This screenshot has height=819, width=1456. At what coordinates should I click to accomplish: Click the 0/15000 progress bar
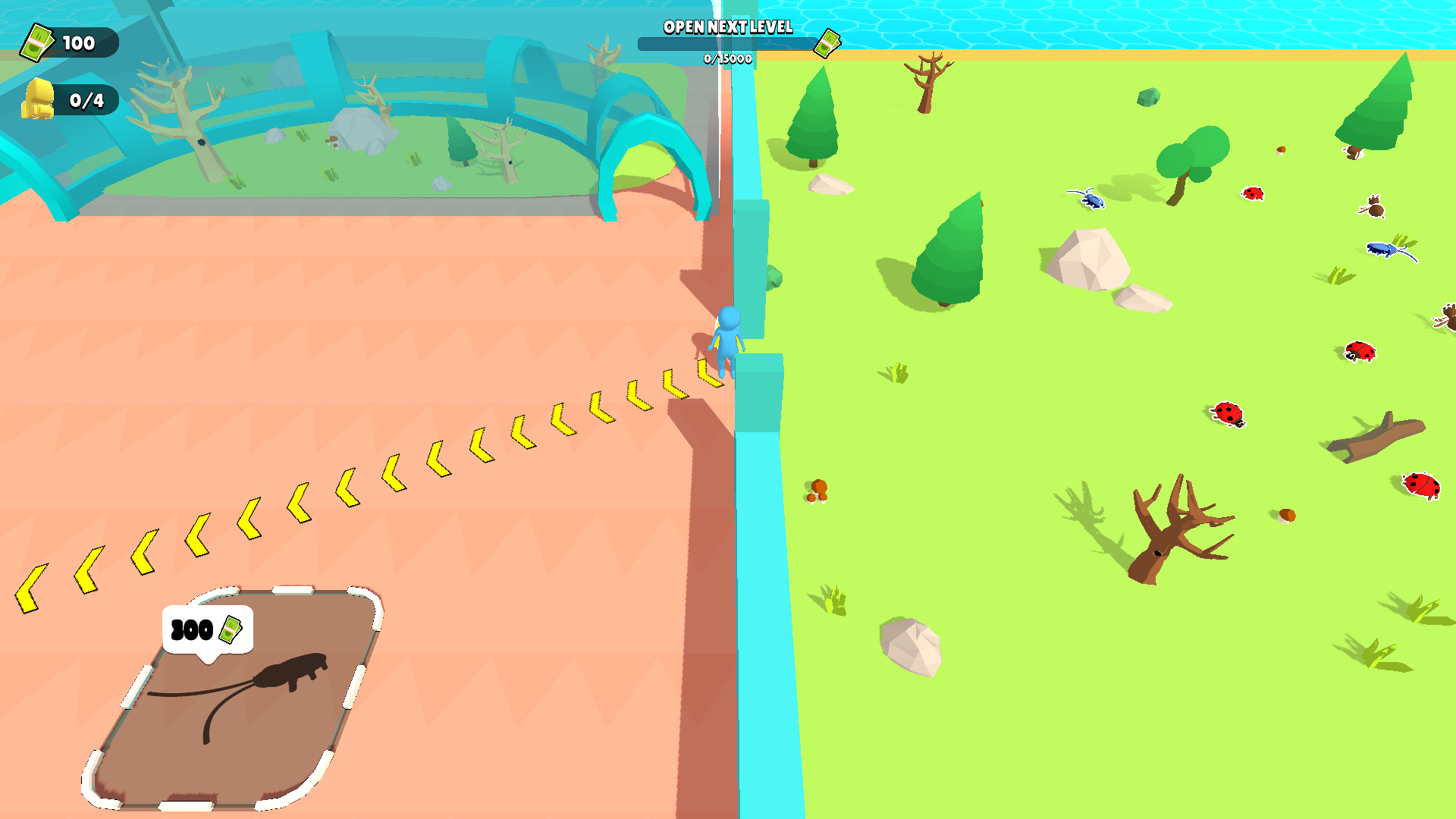point(724,45)
